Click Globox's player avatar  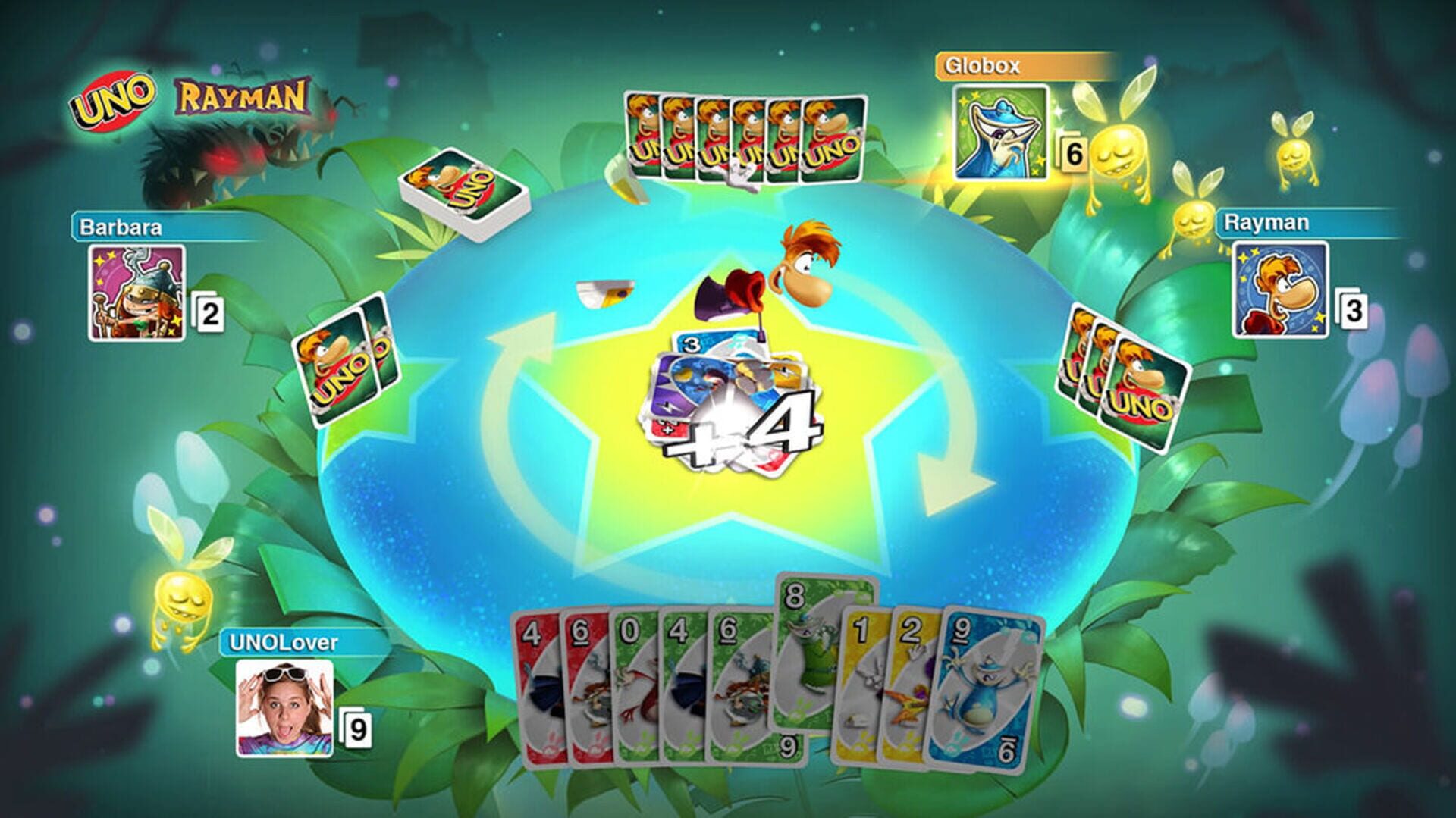[1000, 133]
